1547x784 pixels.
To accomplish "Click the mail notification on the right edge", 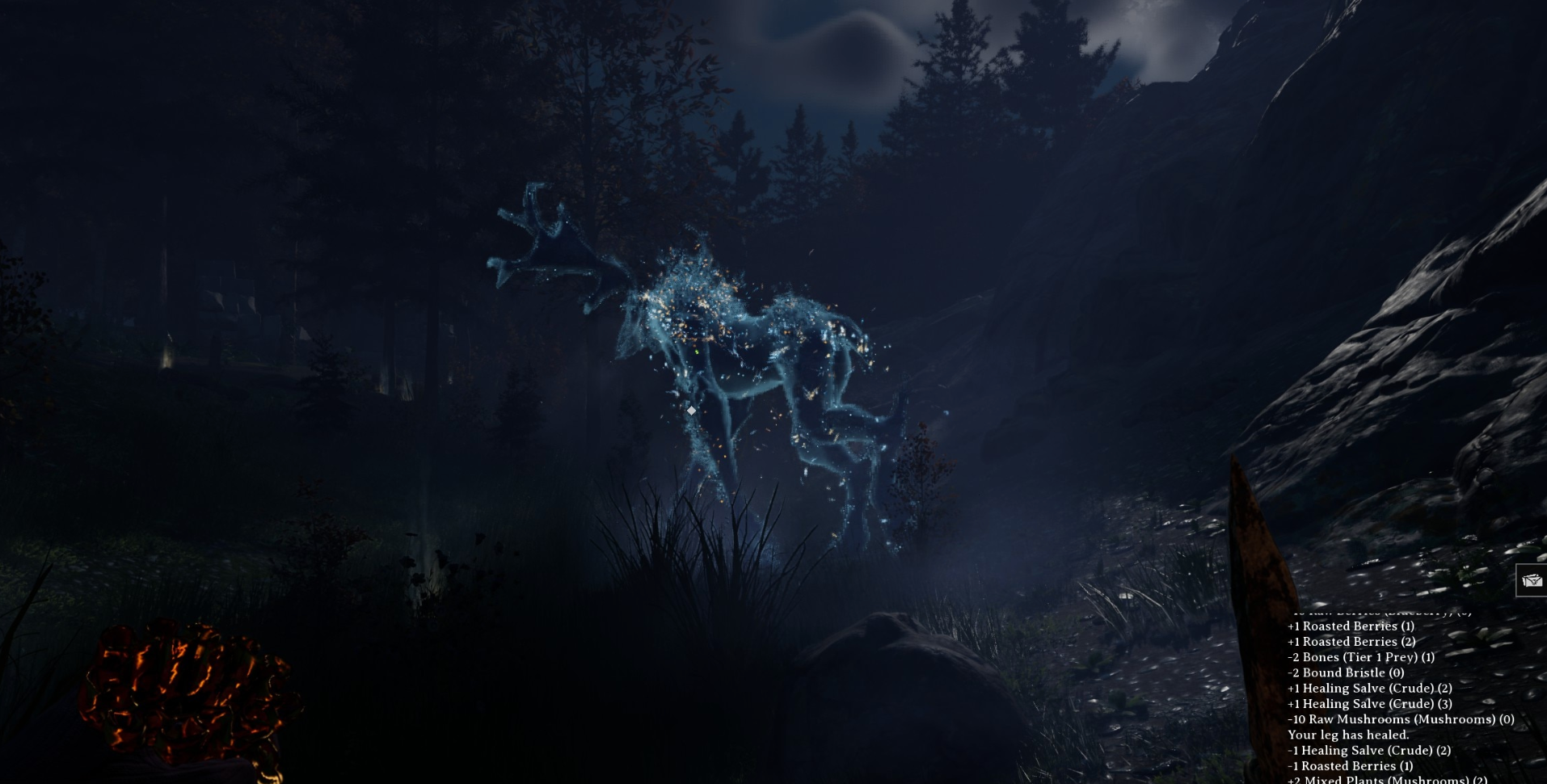I will pyautogui.click(x=1531, y=579).
